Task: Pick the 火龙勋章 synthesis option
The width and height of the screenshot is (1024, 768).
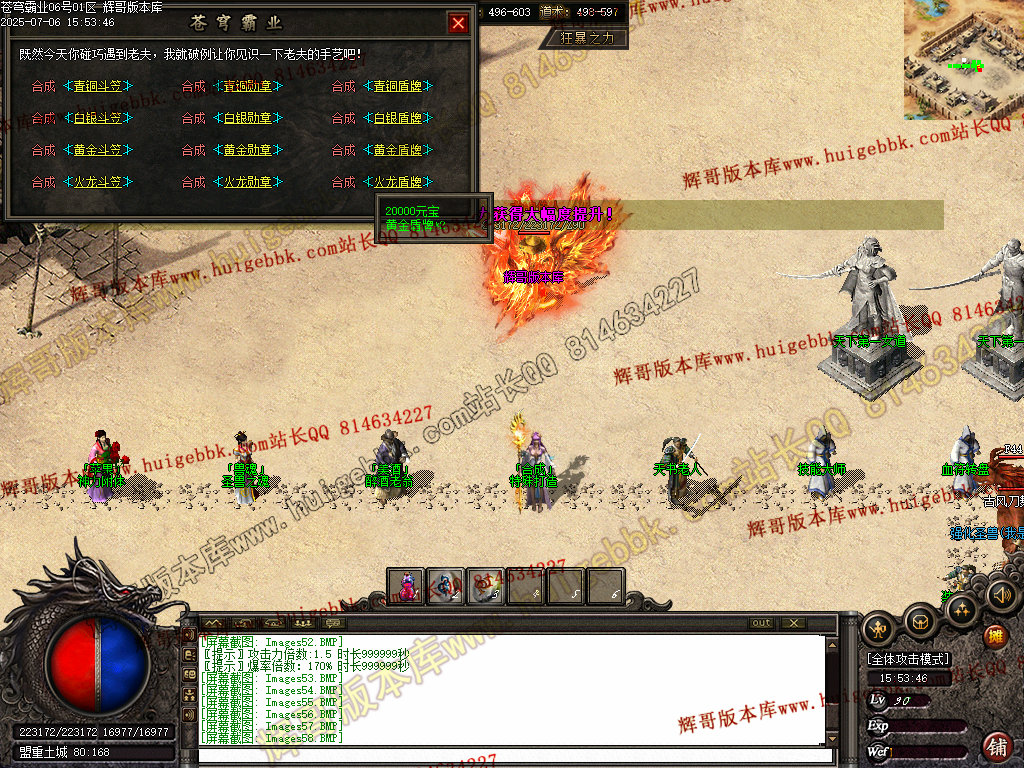Action: (x=247, y=183)
